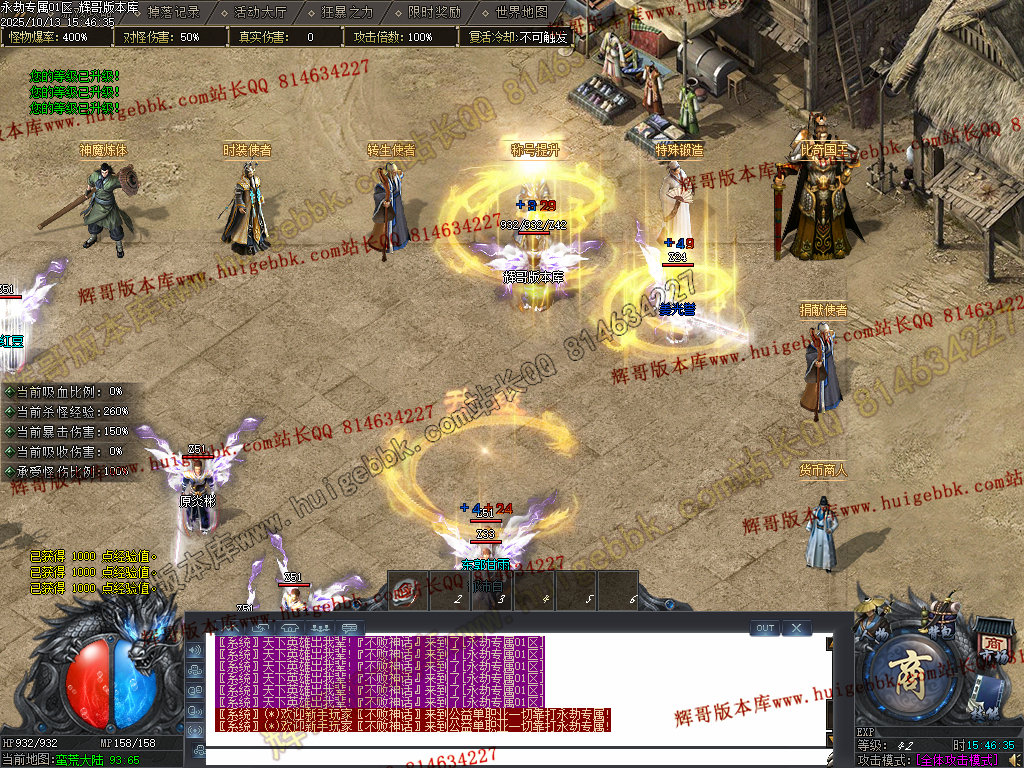
Task: Click the OUT button on chat panel
Action: pyautogui.click(x=765, y=628)
